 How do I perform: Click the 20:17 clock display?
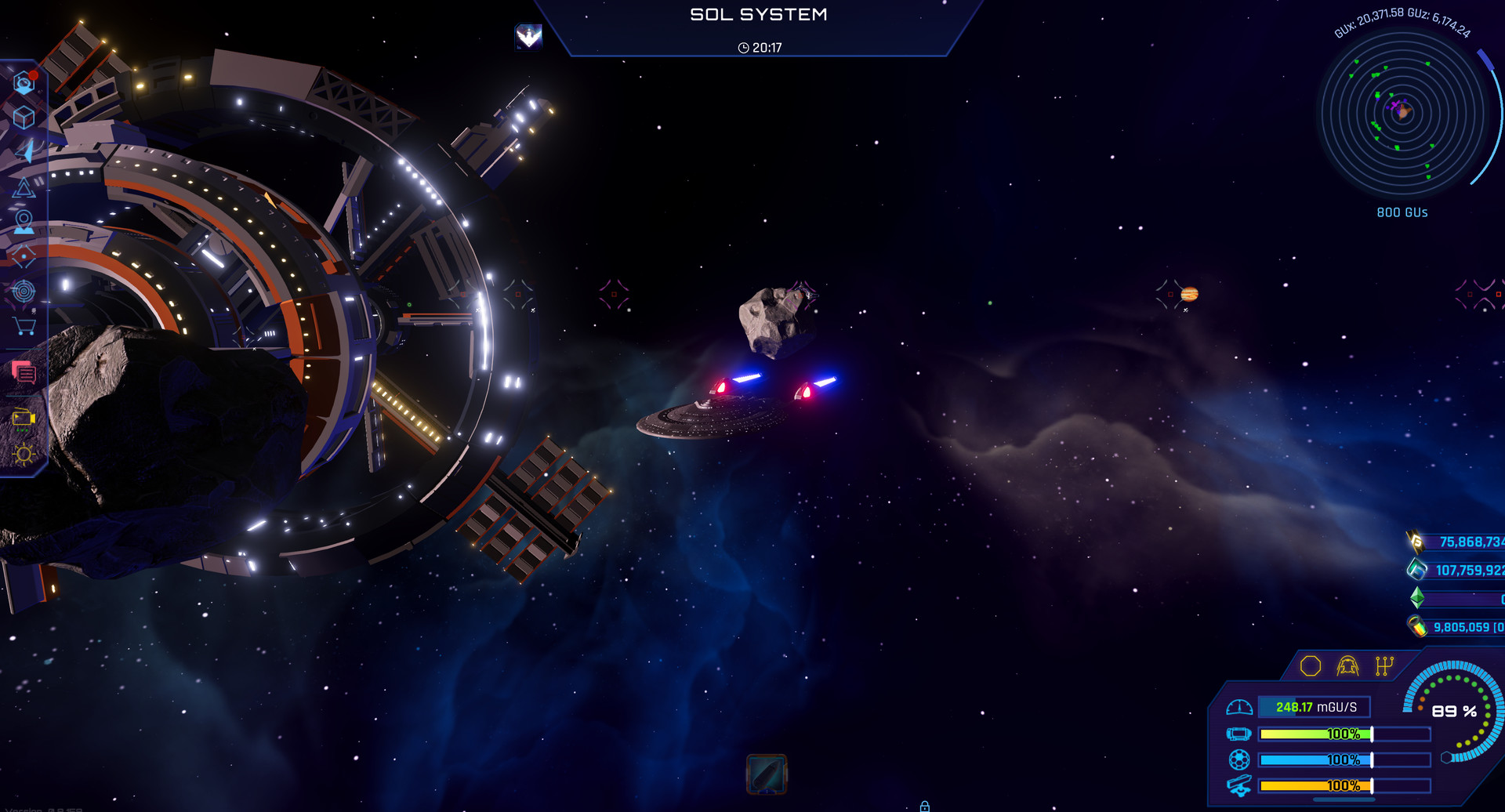point(759,47)
